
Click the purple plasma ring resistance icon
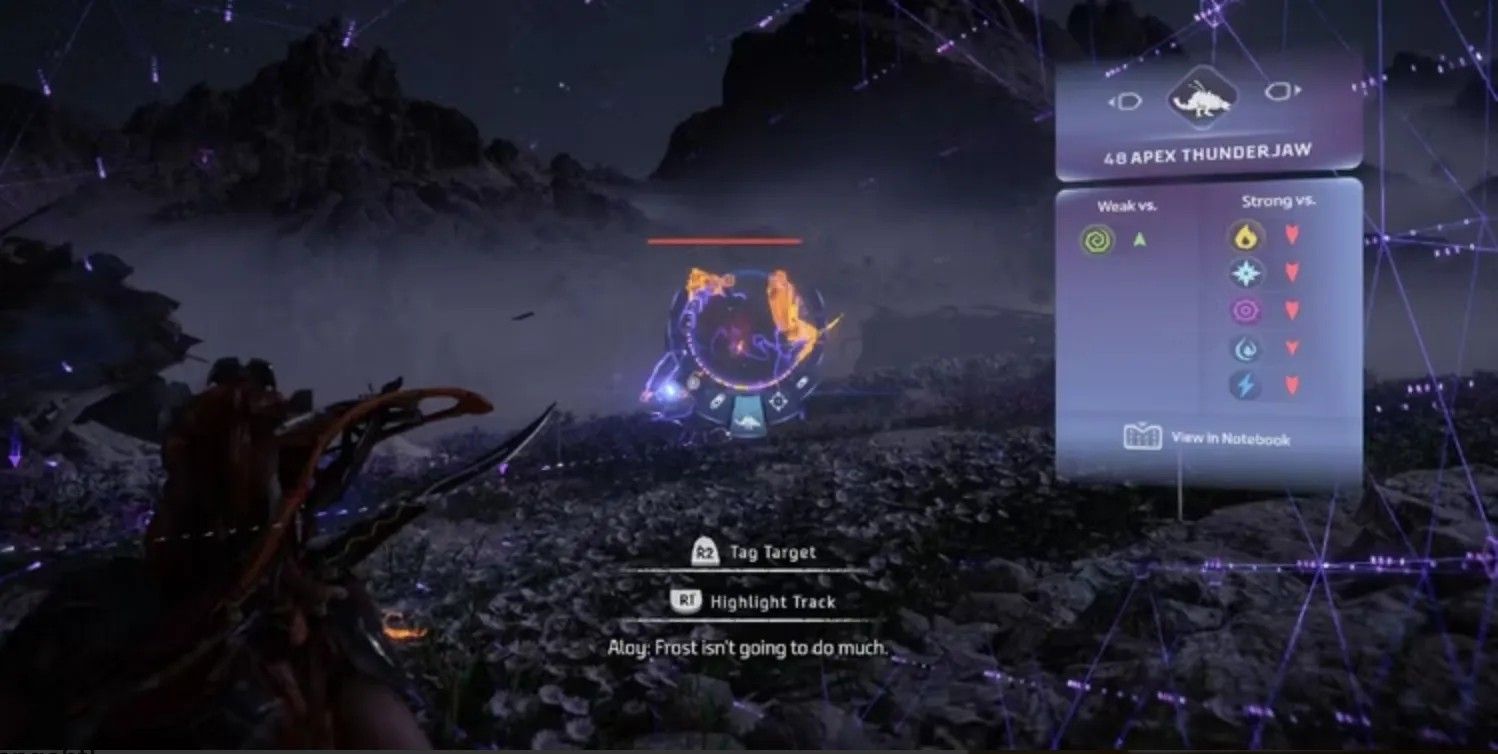[1246, 310]
